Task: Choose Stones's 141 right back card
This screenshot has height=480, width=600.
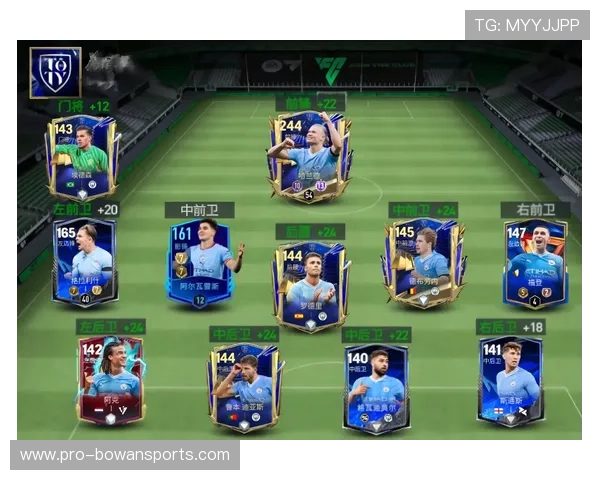Action: 510,380
